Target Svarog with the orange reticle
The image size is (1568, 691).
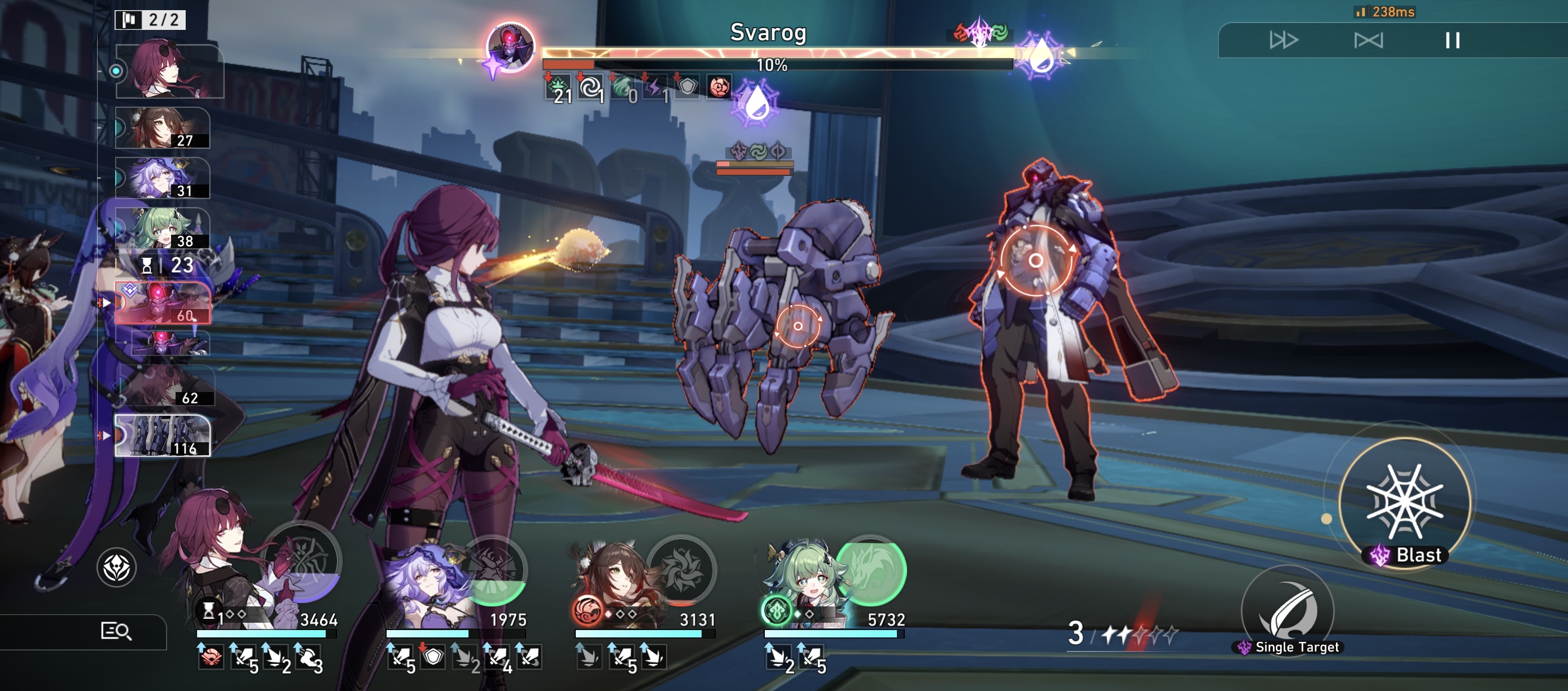[1035, 261]
